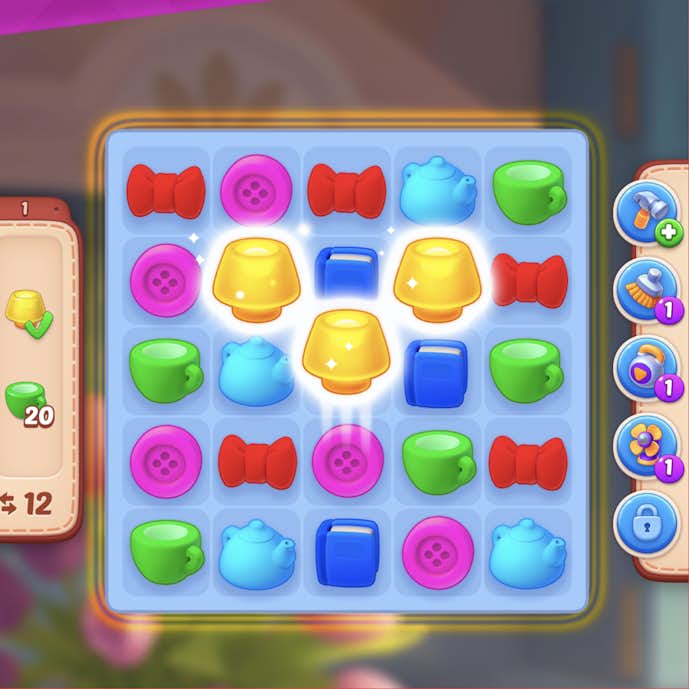Use the orange brush booster
The image size is (689, 689).
click(645, 290)
